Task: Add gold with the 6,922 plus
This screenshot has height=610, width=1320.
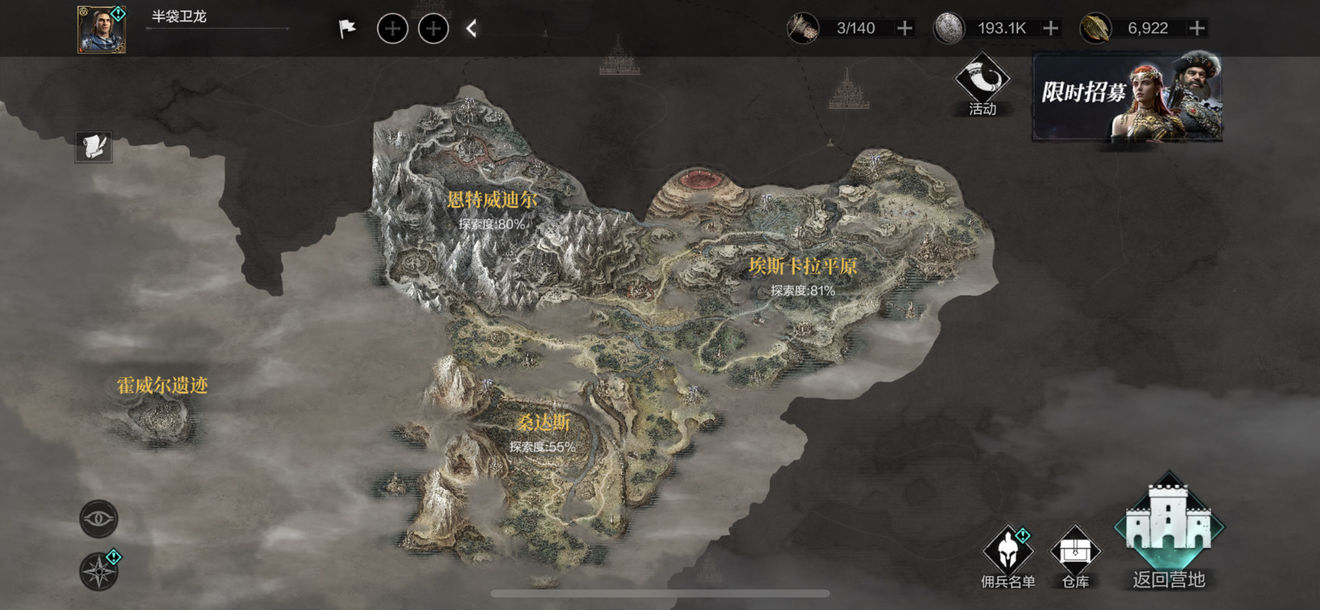Action: pos(1197,28)
